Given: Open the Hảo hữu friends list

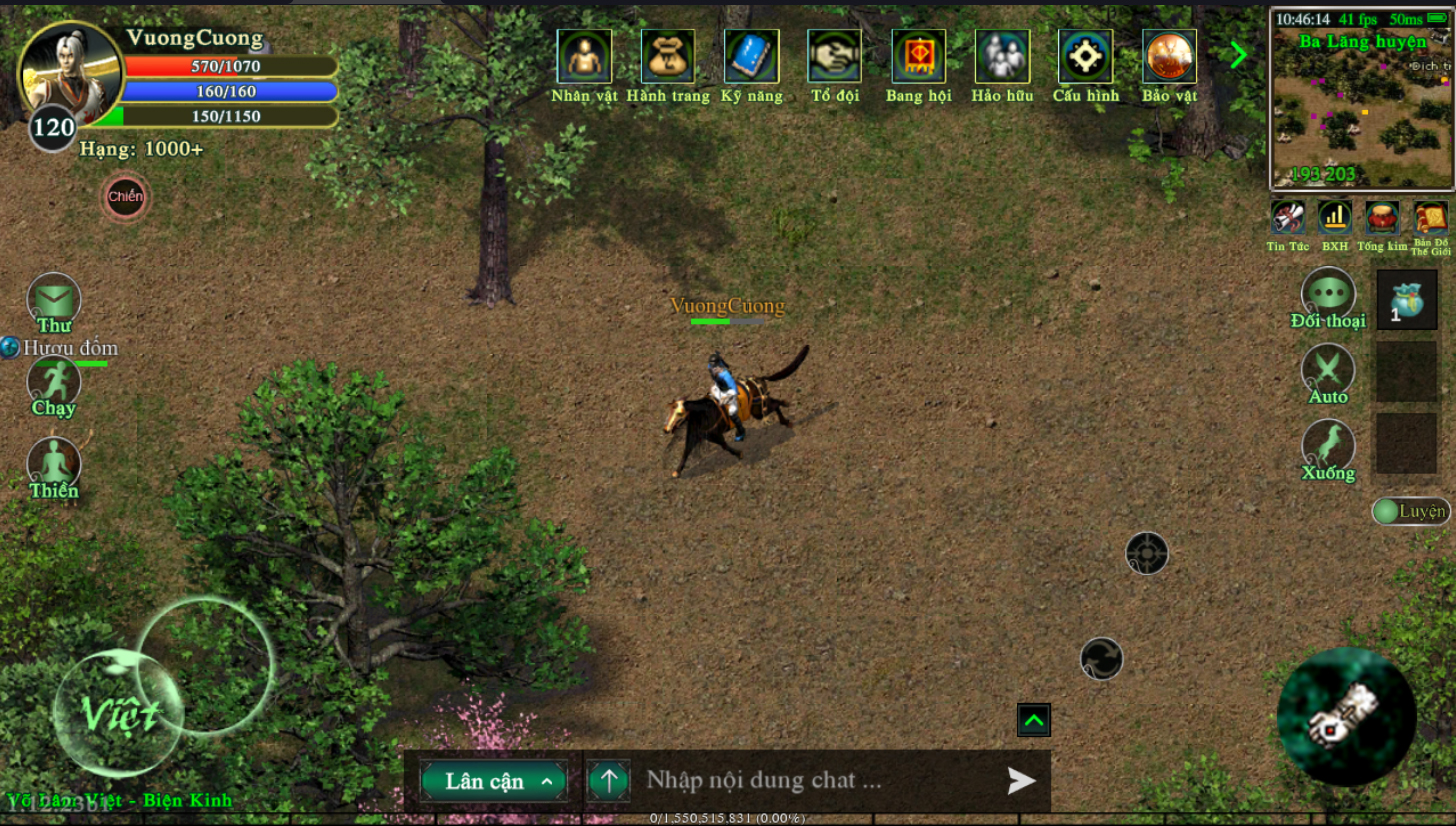Looking at the screenshot, I should [x=1001, y=57].
